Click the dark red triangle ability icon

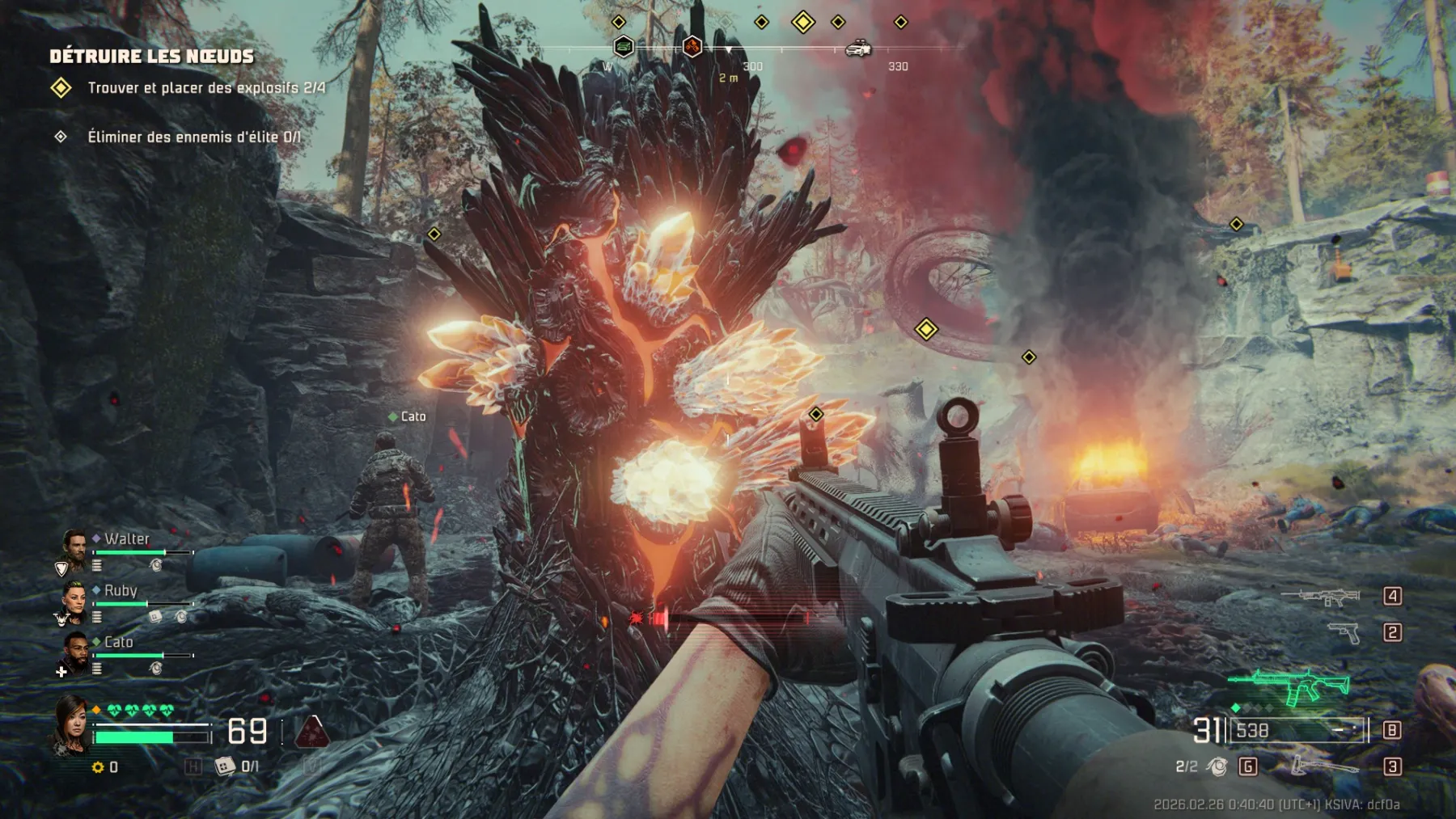tap(311, 731)
